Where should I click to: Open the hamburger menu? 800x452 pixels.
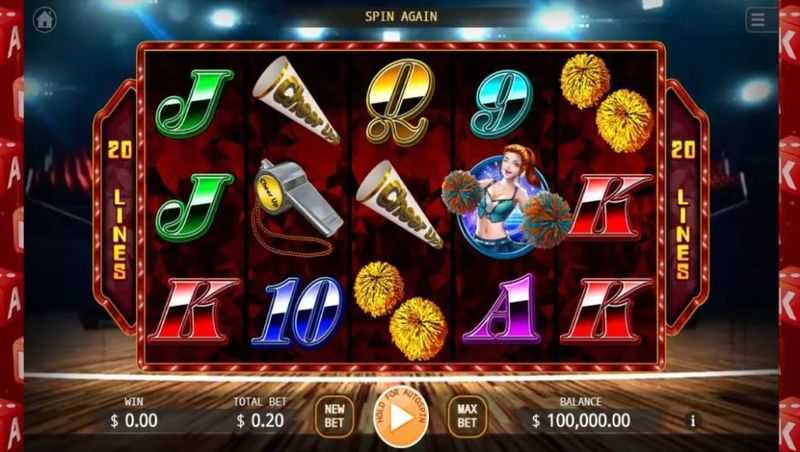(x=757, y=20)
